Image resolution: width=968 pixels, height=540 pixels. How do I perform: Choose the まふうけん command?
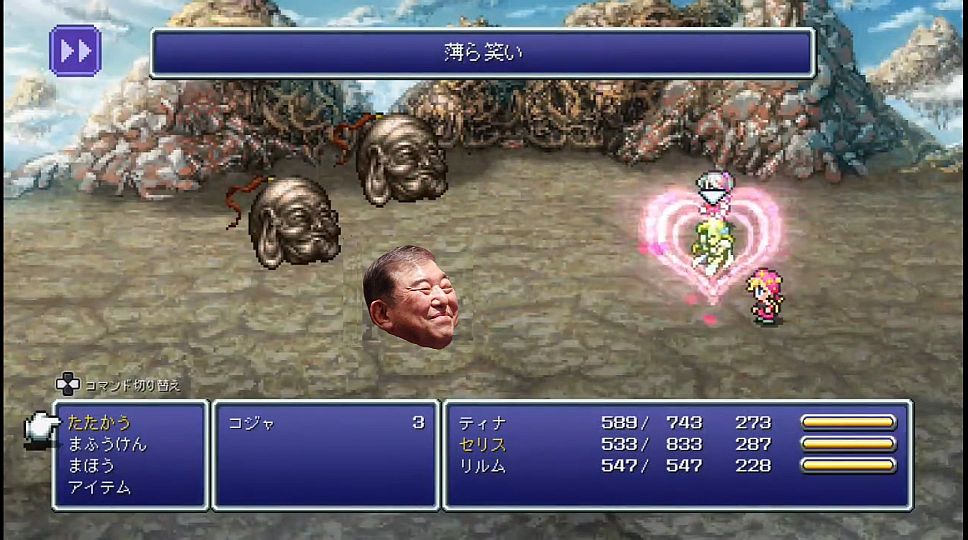(x=107, y=444)
